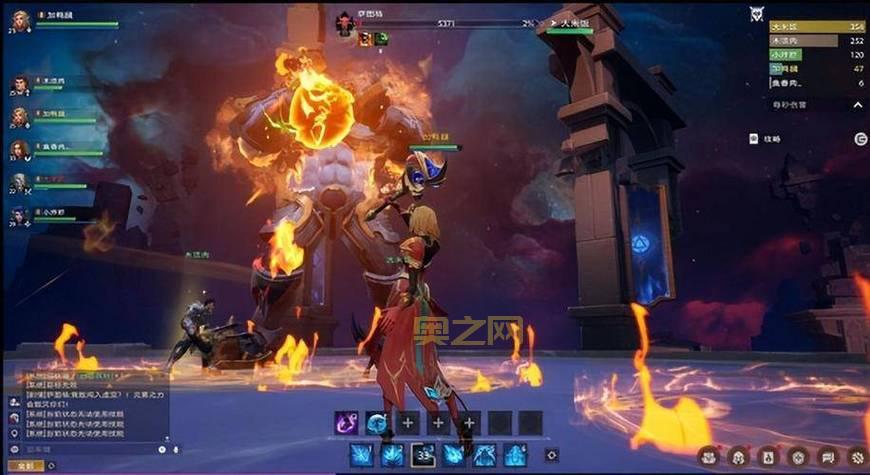870x475 pixels.
Task: Activate the first ice skill in the lower row
Action: click(361, 455)
